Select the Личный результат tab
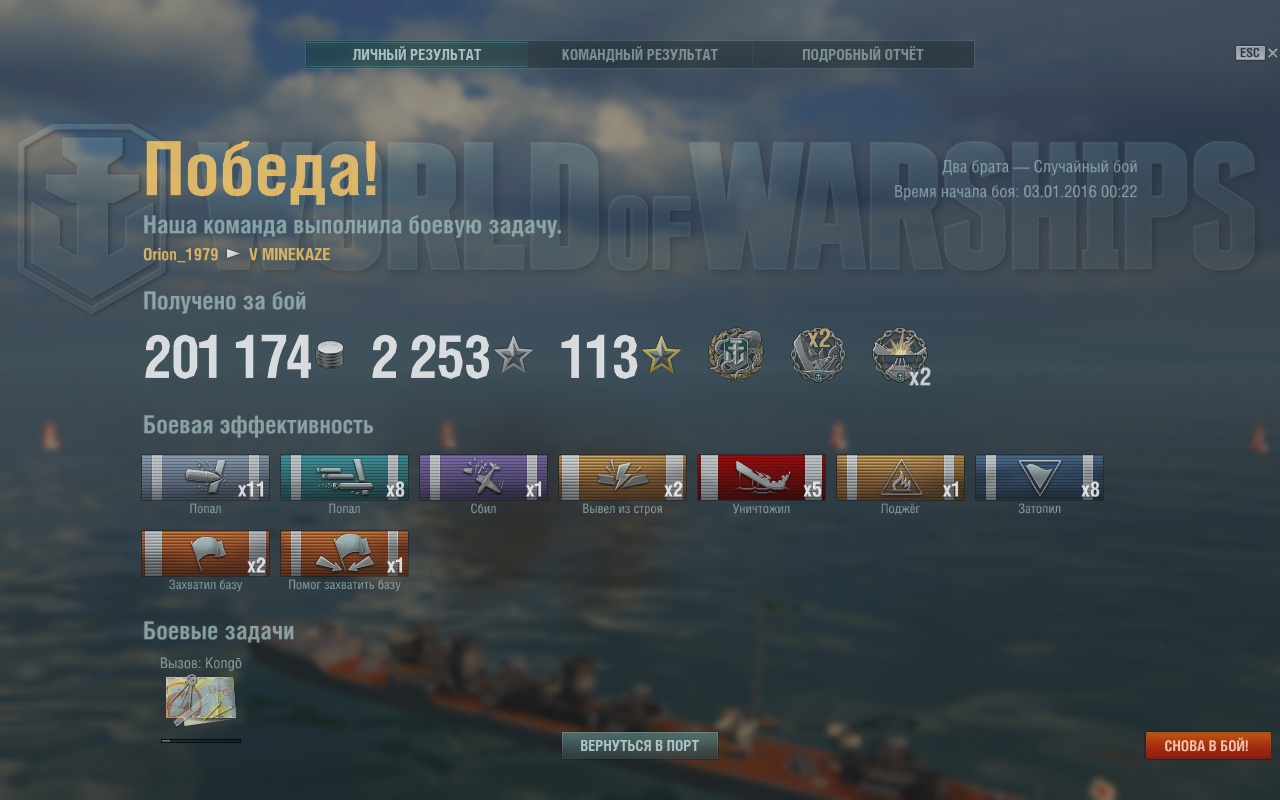The width and height of the screenshot is (1280, 800). [x=417, y=55]
